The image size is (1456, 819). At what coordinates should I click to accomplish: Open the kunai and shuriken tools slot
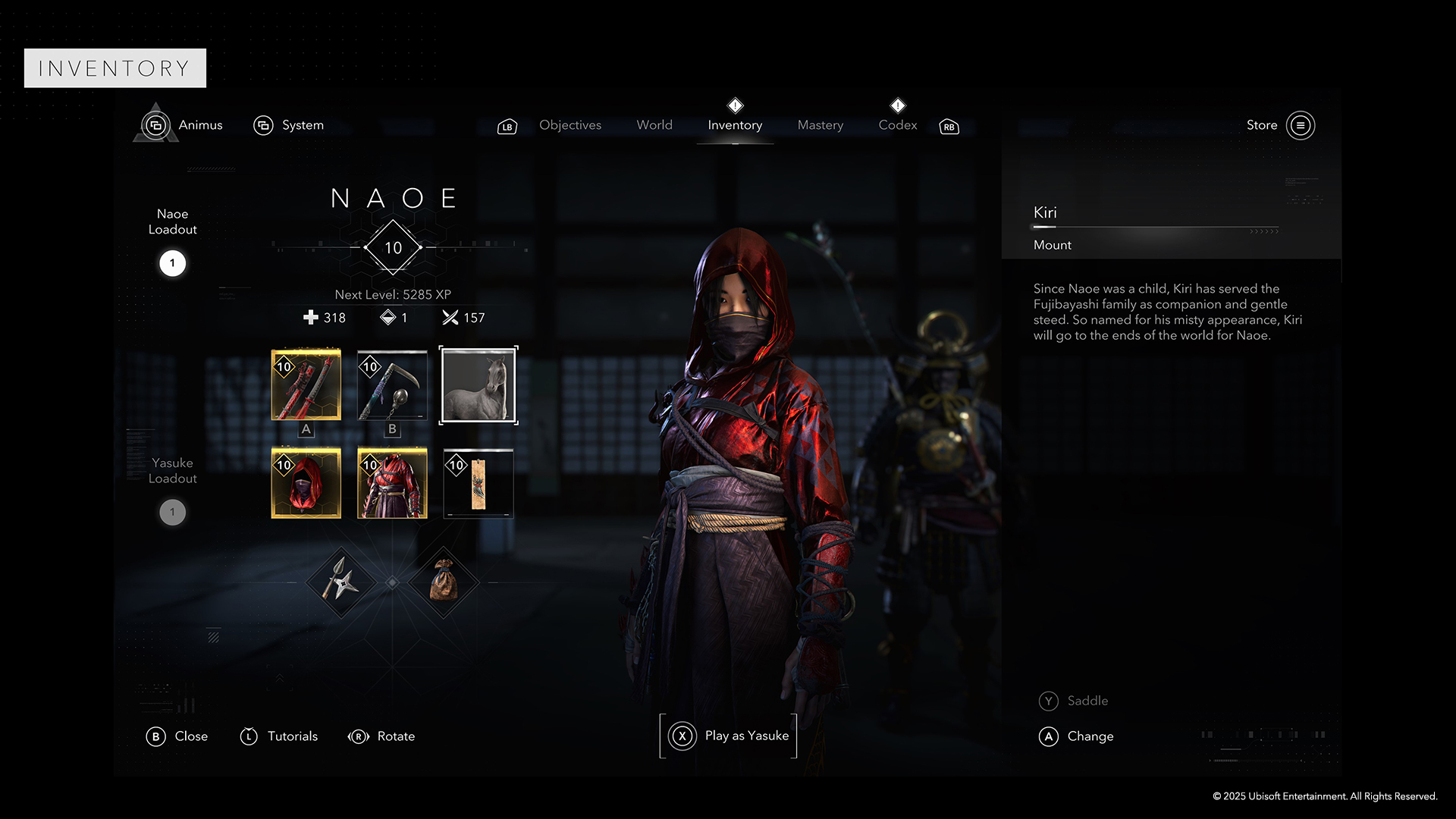pyautogui.click(x=341, y=582)
